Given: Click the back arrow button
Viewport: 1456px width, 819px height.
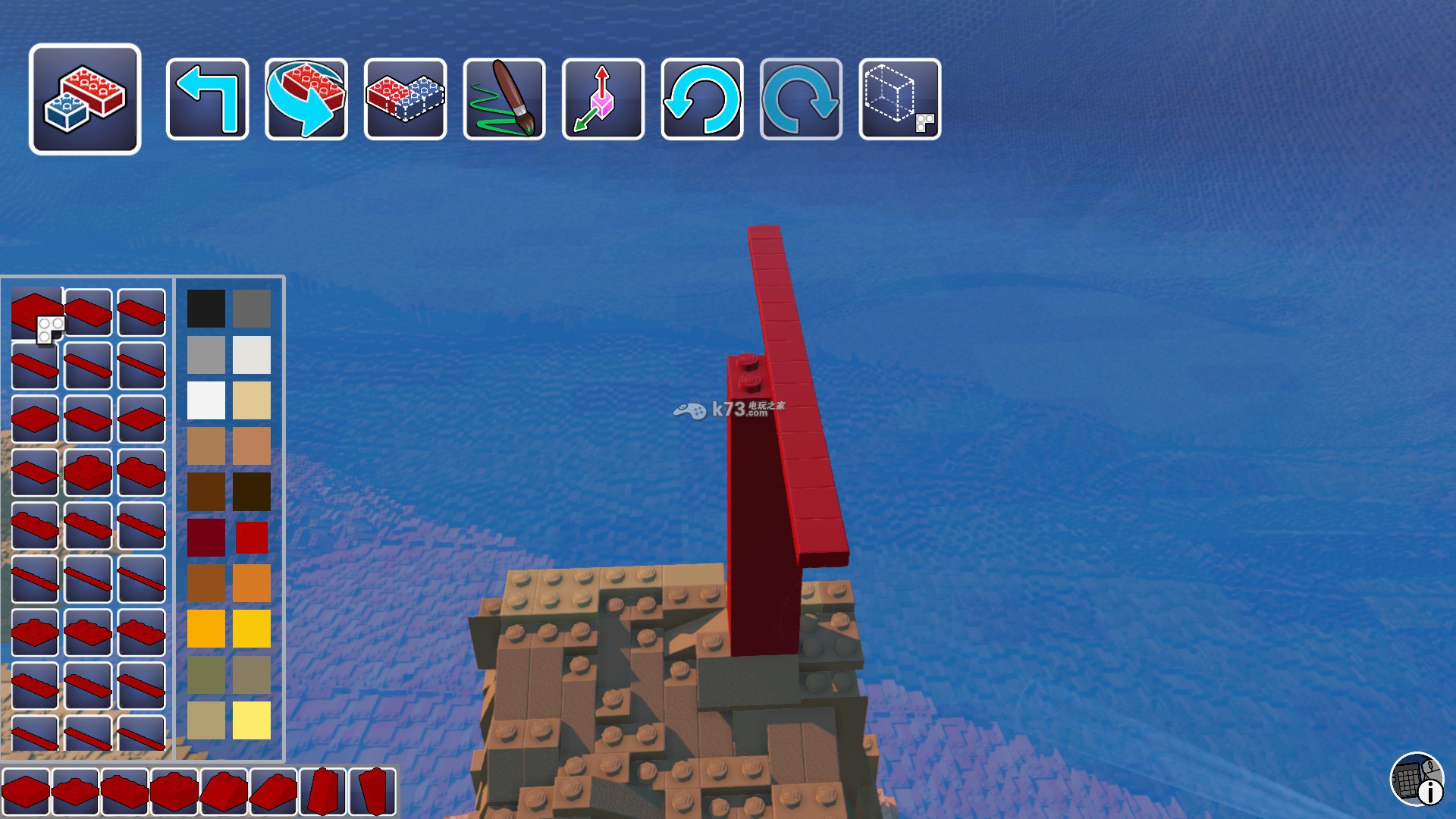Looking at the screenshot, I should click(207, 99).
